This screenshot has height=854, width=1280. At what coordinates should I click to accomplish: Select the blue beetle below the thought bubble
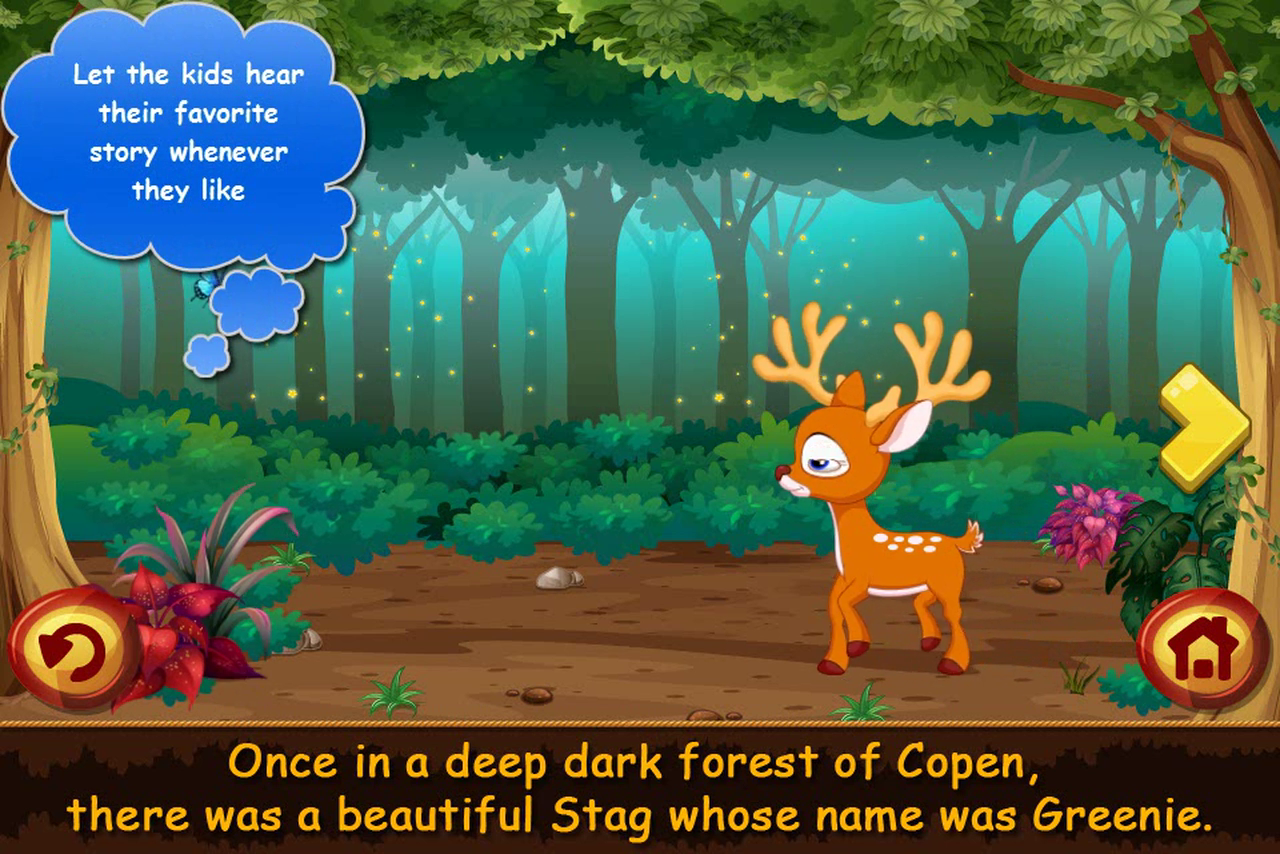tap(205, 286)
